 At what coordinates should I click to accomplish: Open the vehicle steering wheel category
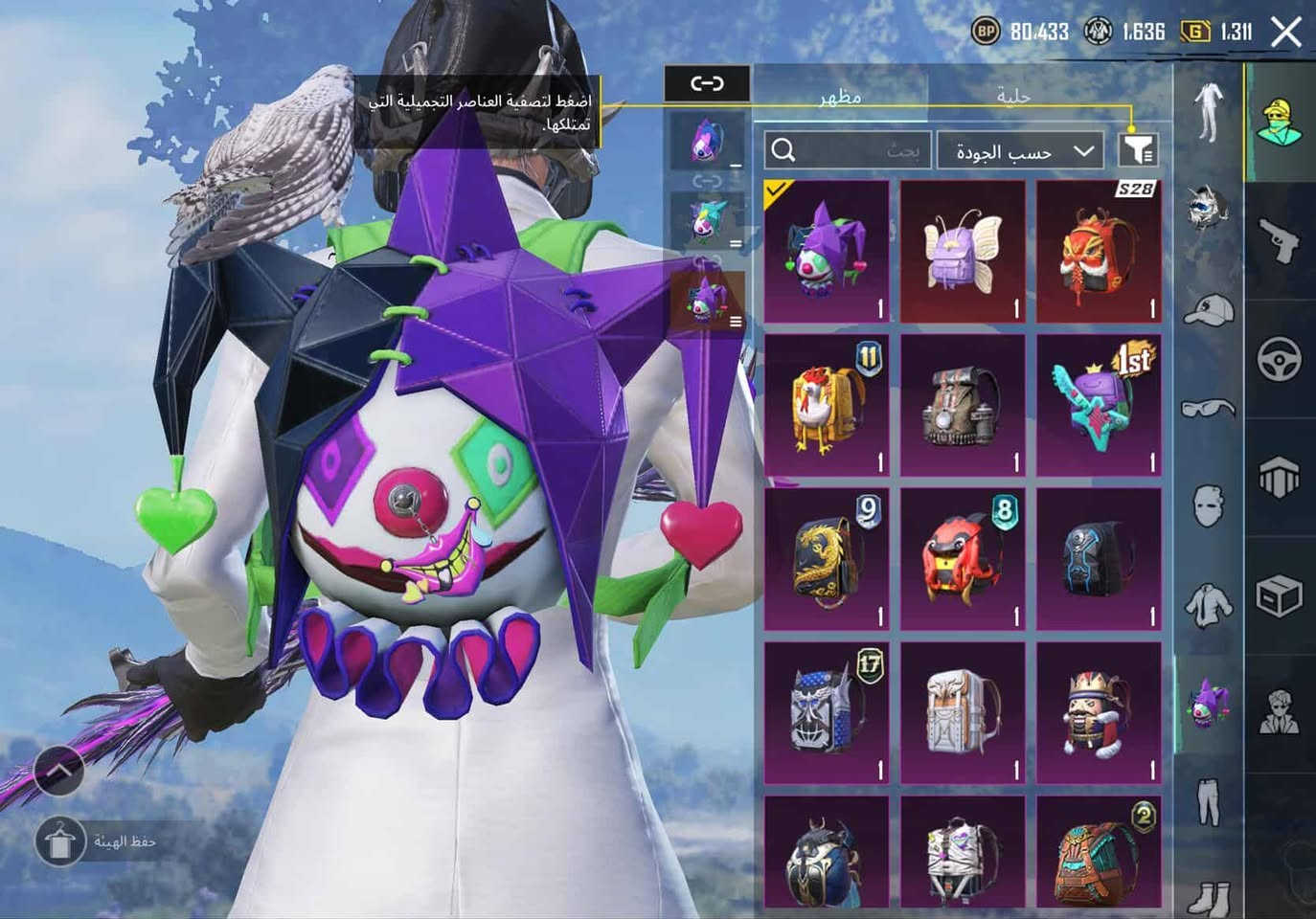click(x=1280, y=361)
